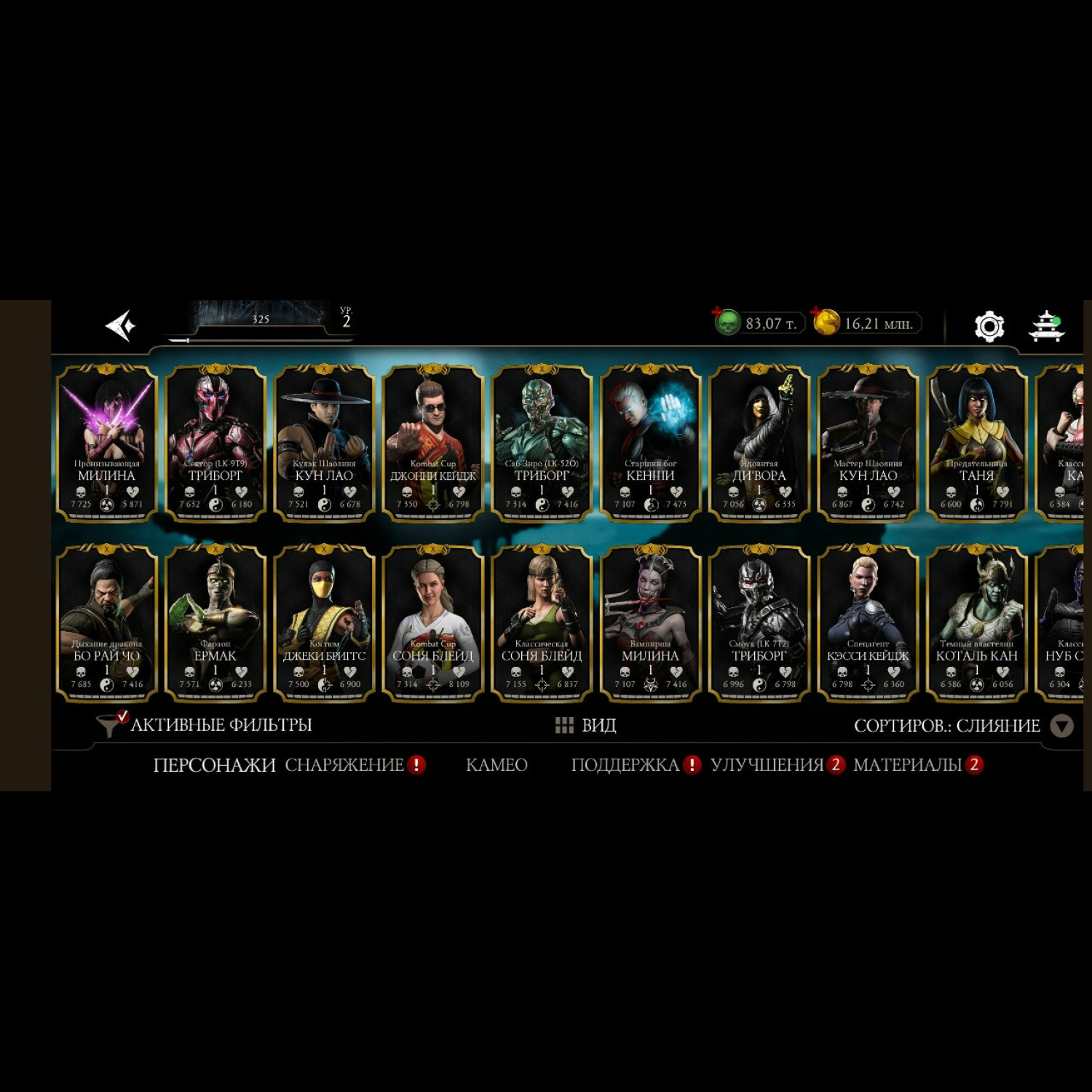Viewport: 1092px width, 1092px height.
Task: Switch to the Камео tab
Action: pyautogui.click(x=496, y=765)
